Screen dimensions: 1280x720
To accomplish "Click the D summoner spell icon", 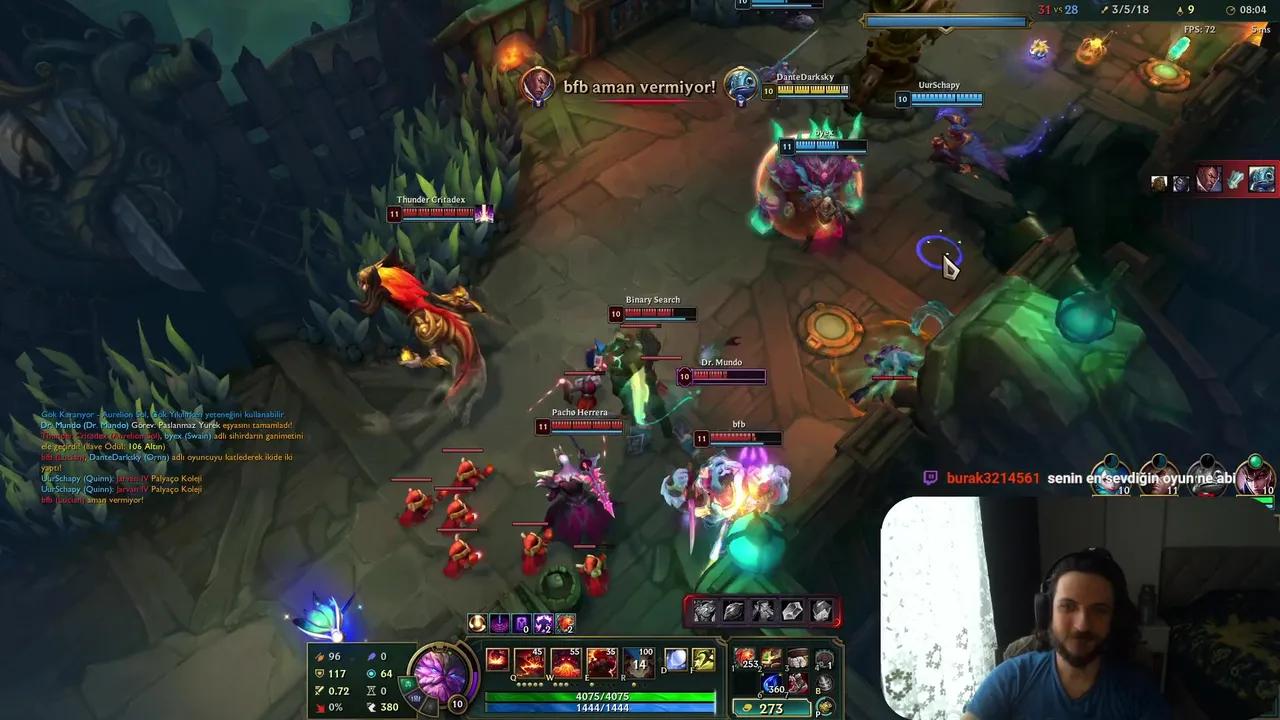I will point(676,661).
